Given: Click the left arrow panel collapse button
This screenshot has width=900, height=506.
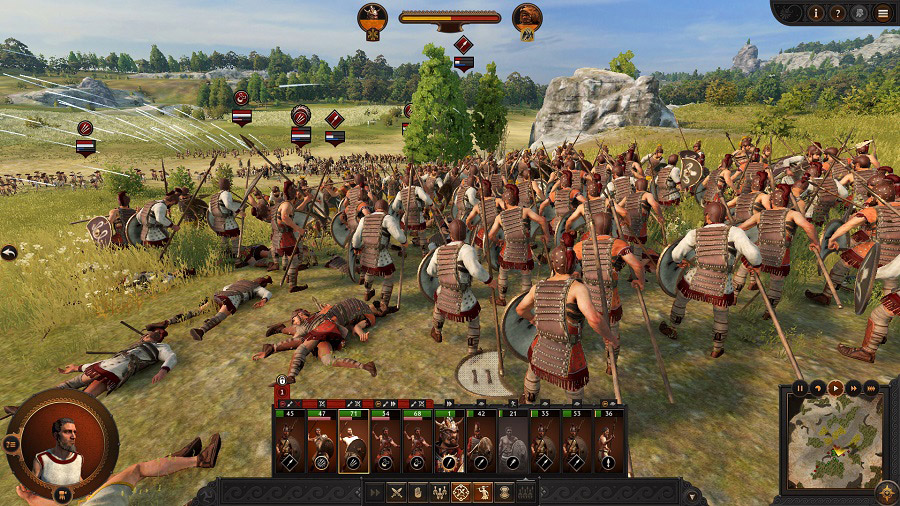Looking at the screenshot, I should pos(8,253).
